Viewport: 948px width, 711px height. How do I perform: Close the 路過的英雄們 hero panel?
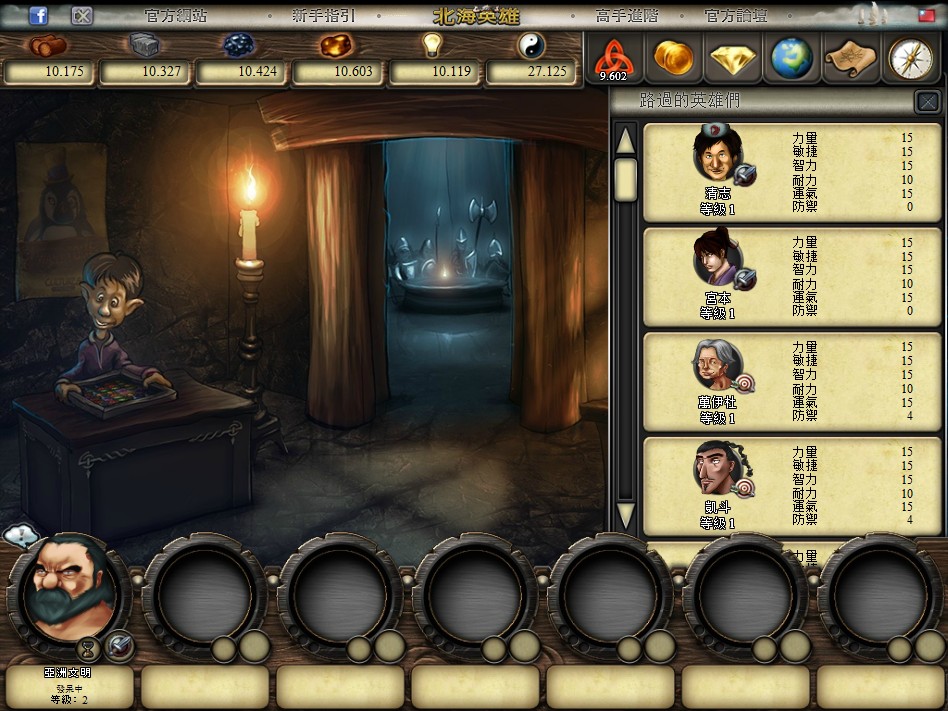click(927, 102)
